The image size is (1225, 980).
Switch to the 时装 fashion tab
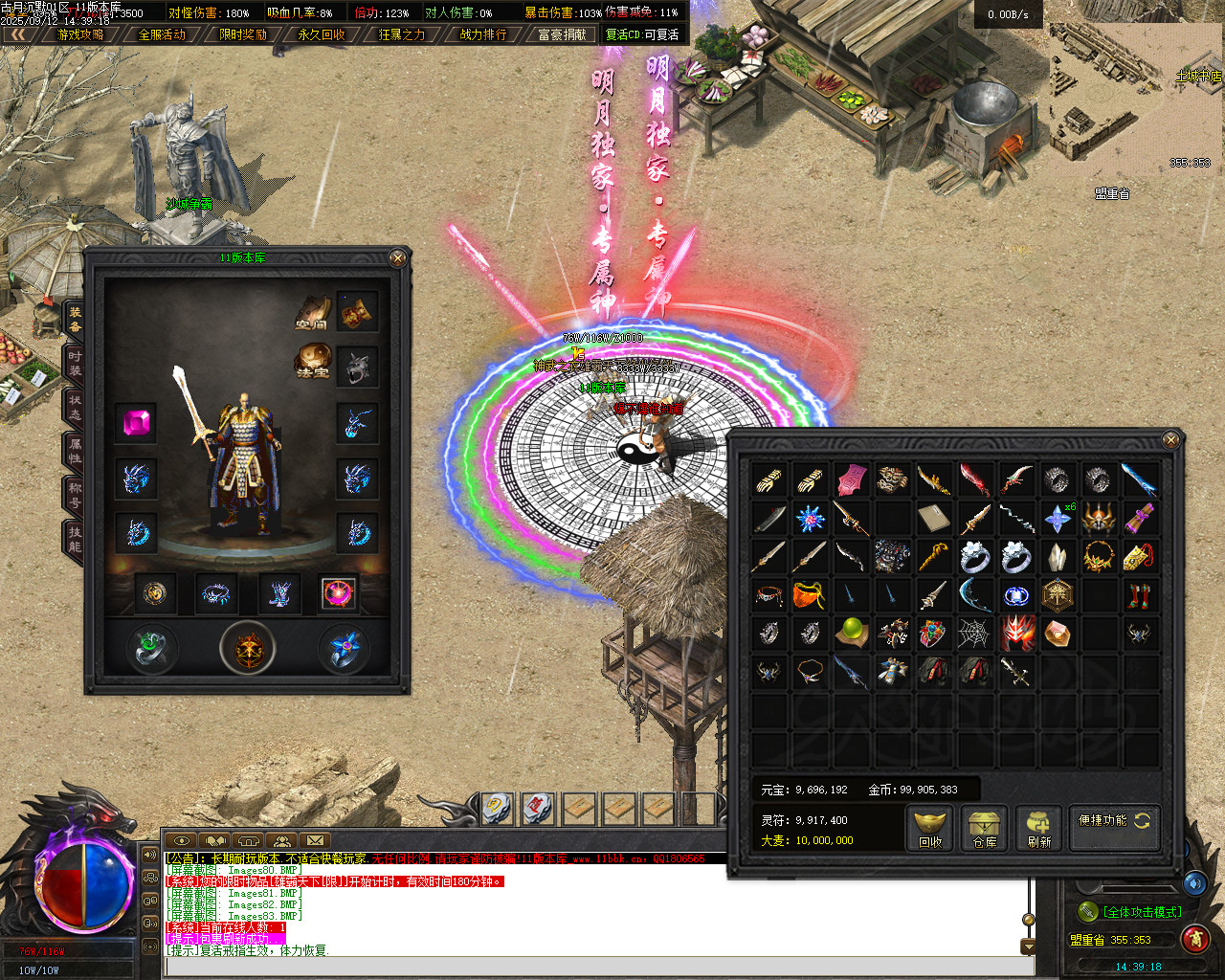75,364
